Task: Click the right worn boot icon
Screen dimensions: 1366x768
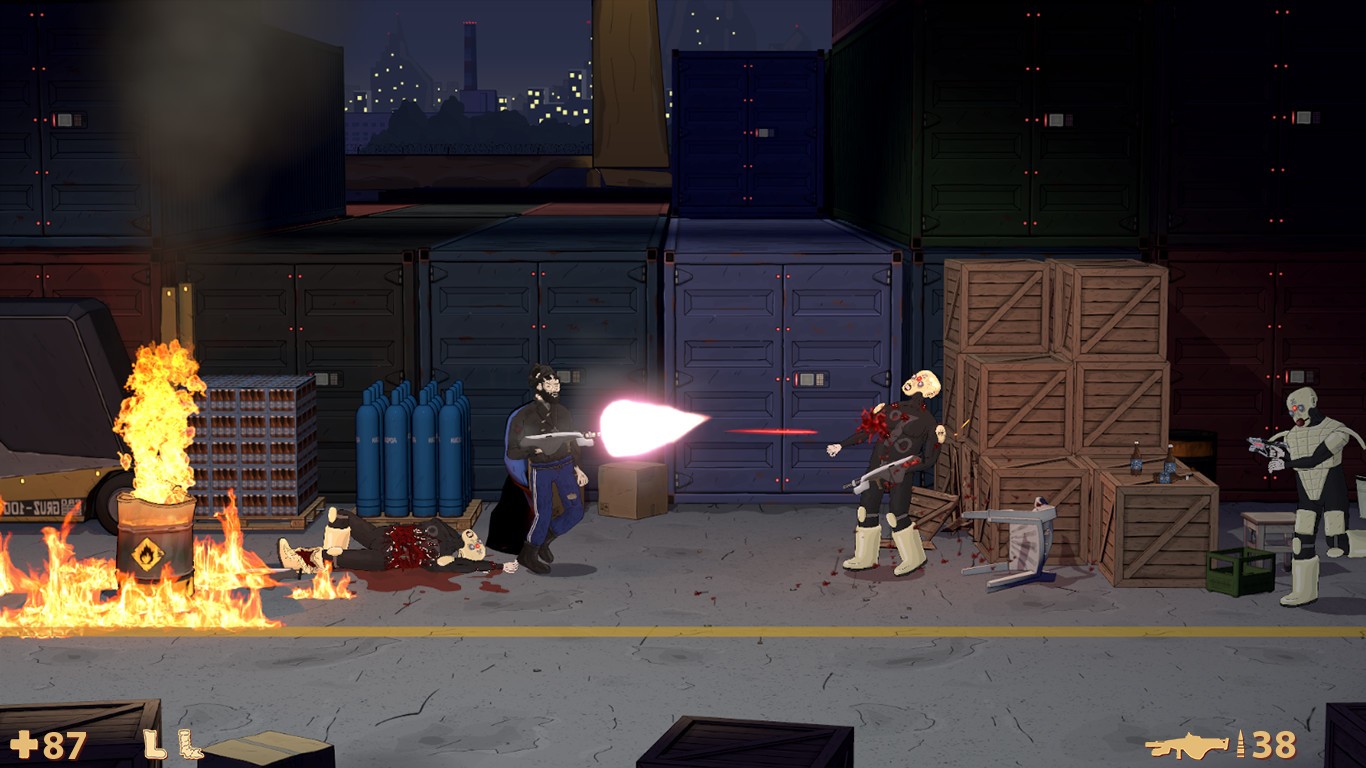Action: click(190, 744)
